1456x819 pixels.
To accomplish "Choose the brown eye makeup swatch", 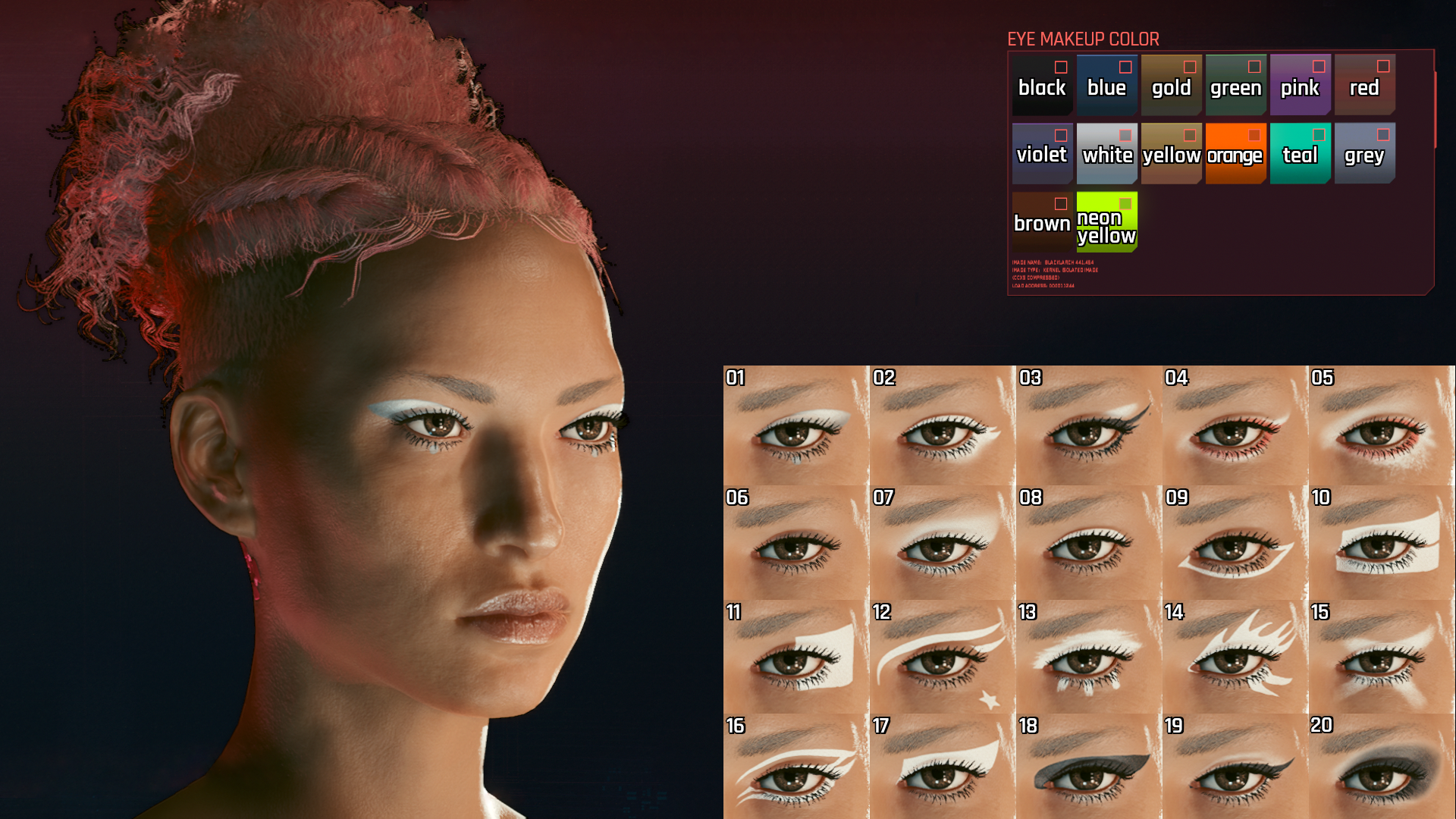I will (x=1042, y=221).
